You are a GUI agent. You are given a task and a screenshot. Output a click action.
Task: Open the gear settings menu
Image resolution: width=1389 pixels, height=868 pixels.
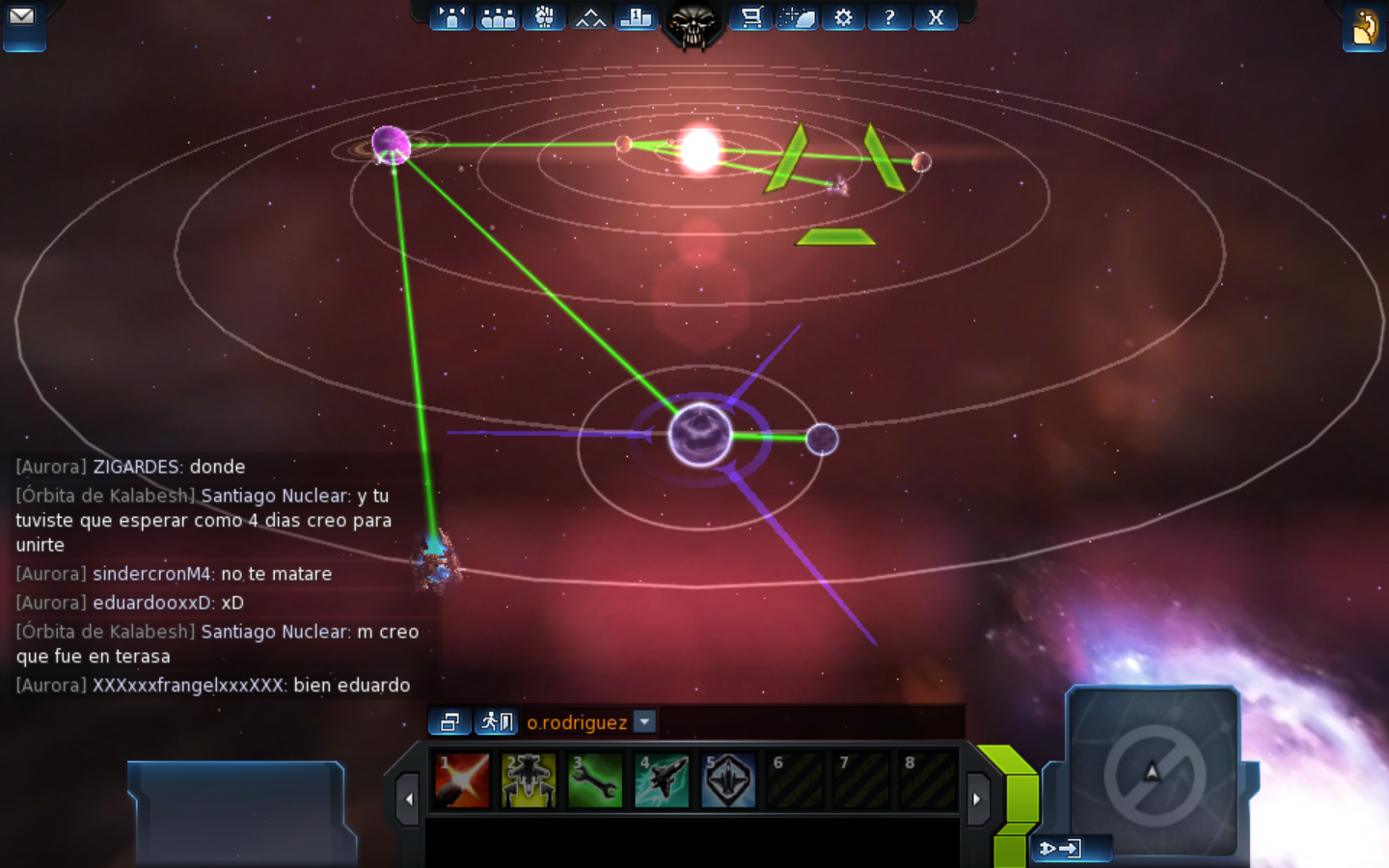(x=843, y=17)
